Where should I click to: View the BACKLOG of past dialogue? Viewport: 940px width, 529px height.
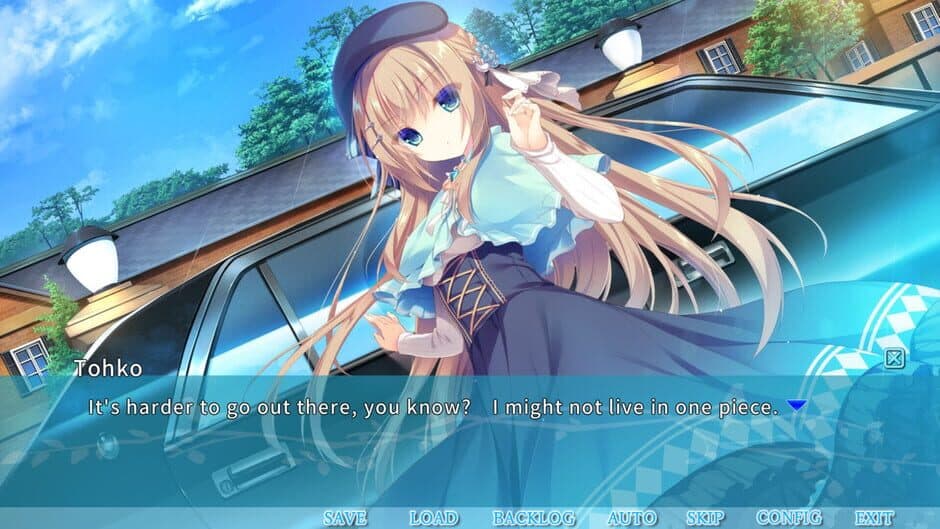[533, 518]
